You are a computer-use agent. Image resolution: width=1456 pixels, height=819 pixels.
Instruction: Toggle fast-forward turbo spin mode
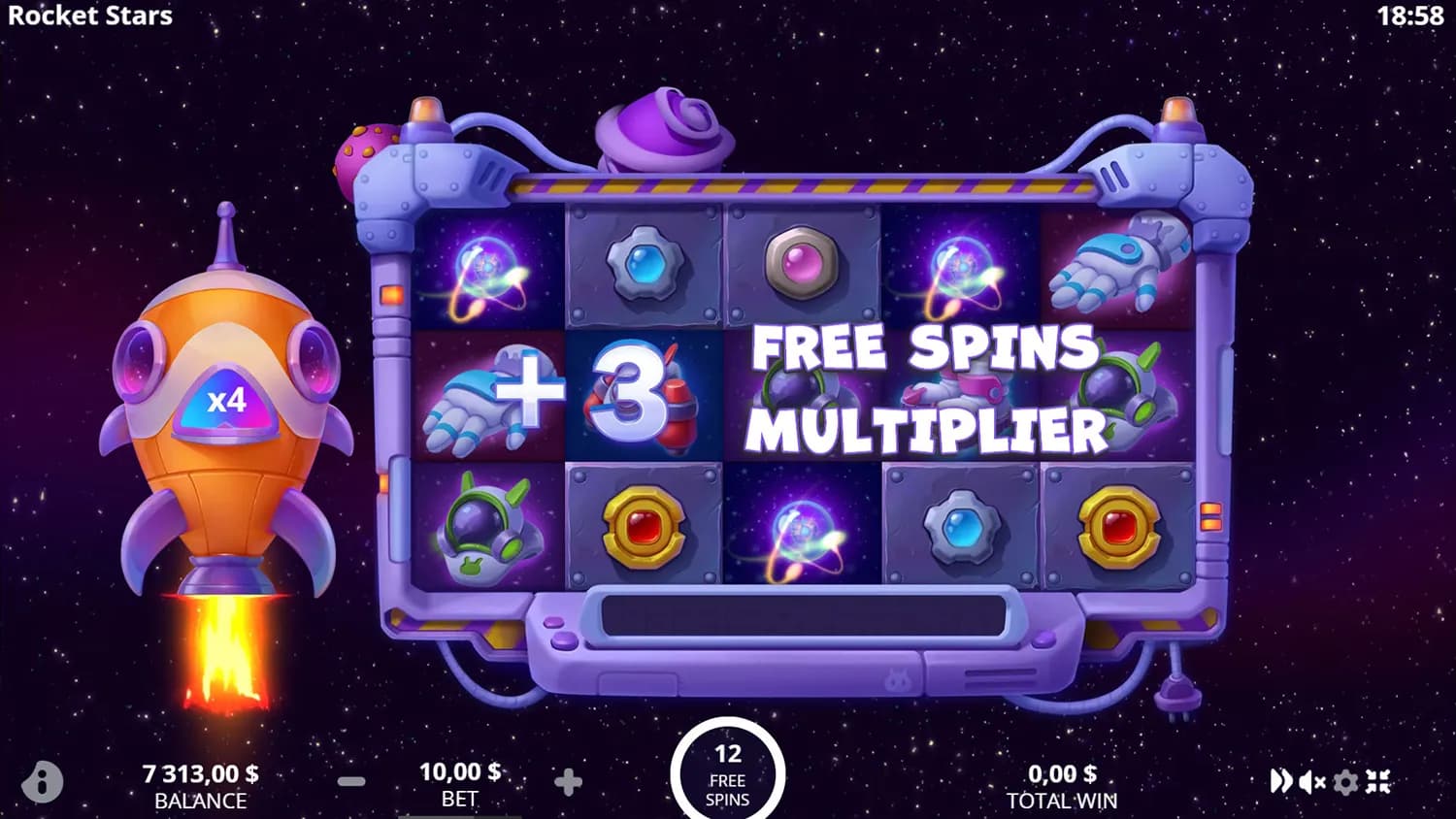point(1281,781)
